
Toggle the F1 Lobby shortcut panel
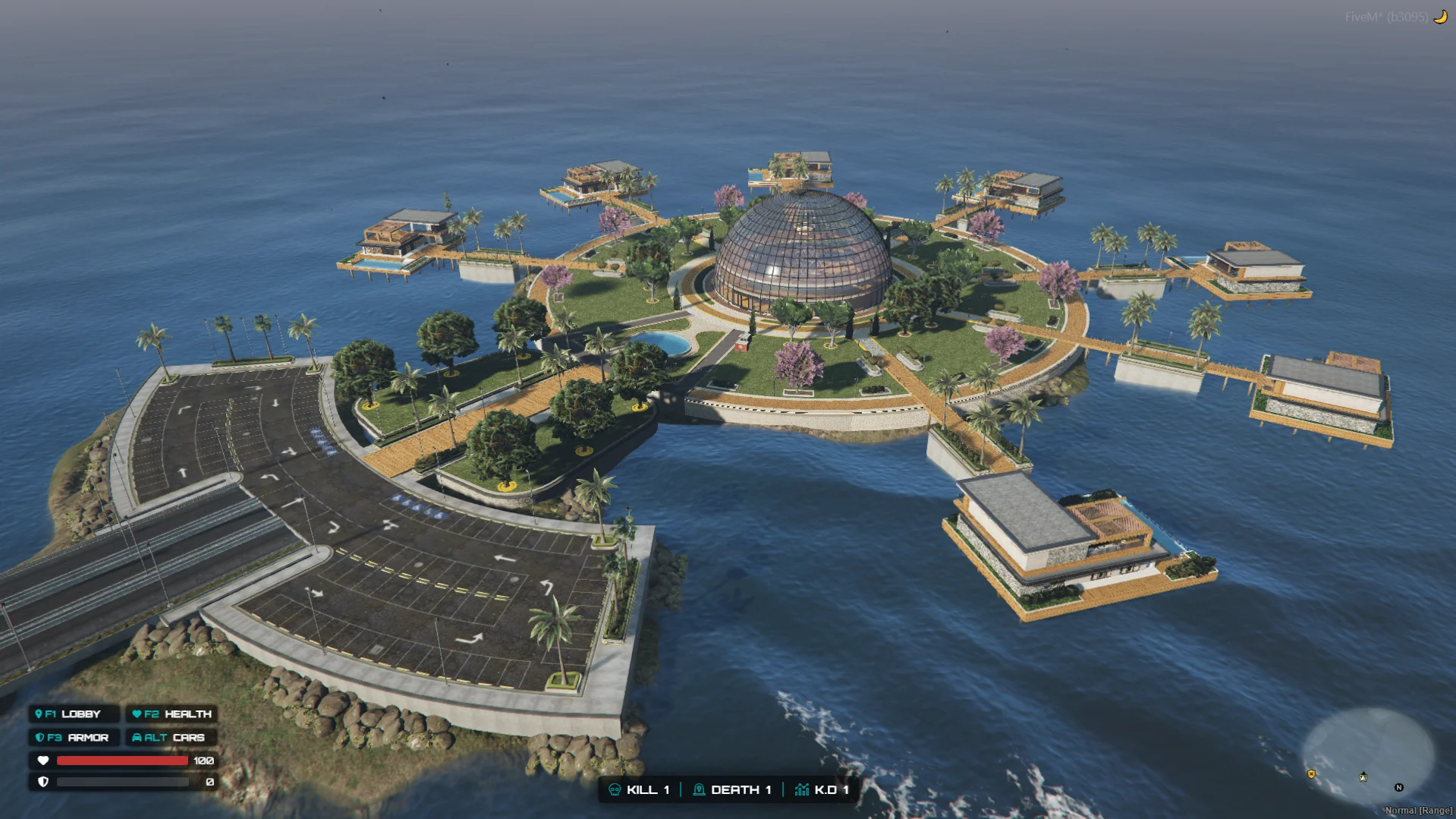coord(72,713)
